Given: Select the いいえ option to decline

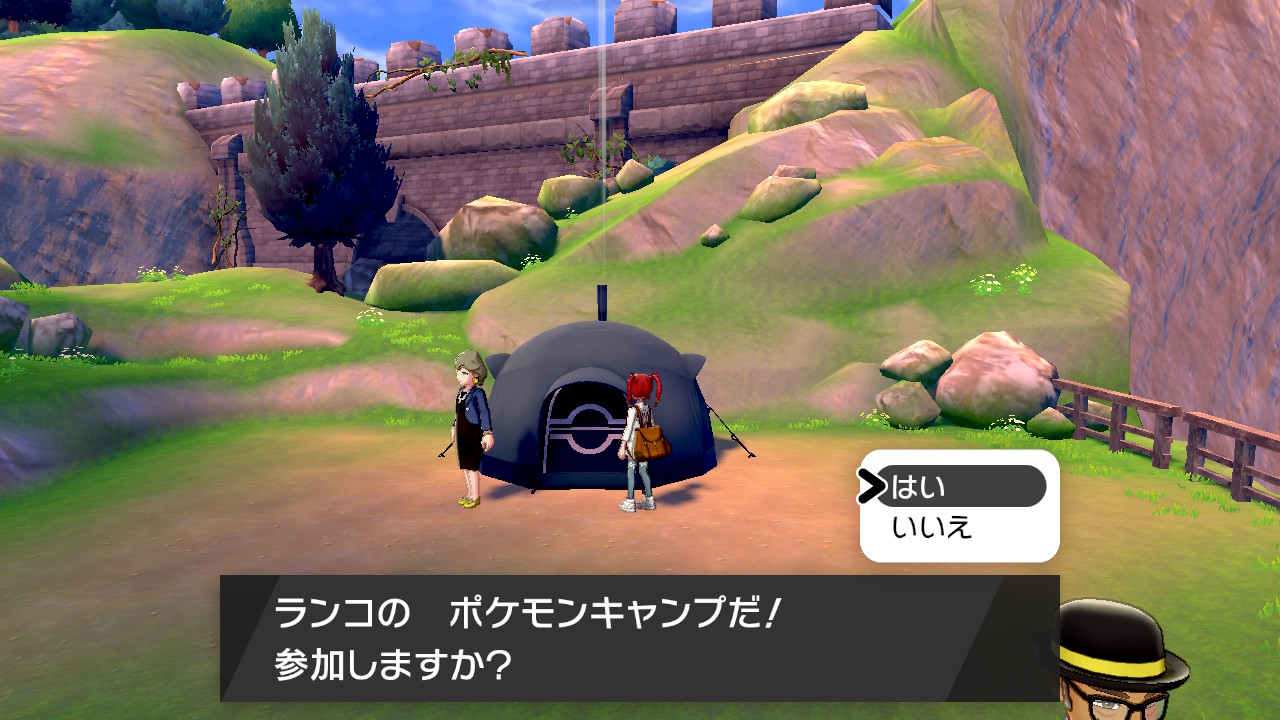Looking at the screenshot, I should (x=932, y=528).
